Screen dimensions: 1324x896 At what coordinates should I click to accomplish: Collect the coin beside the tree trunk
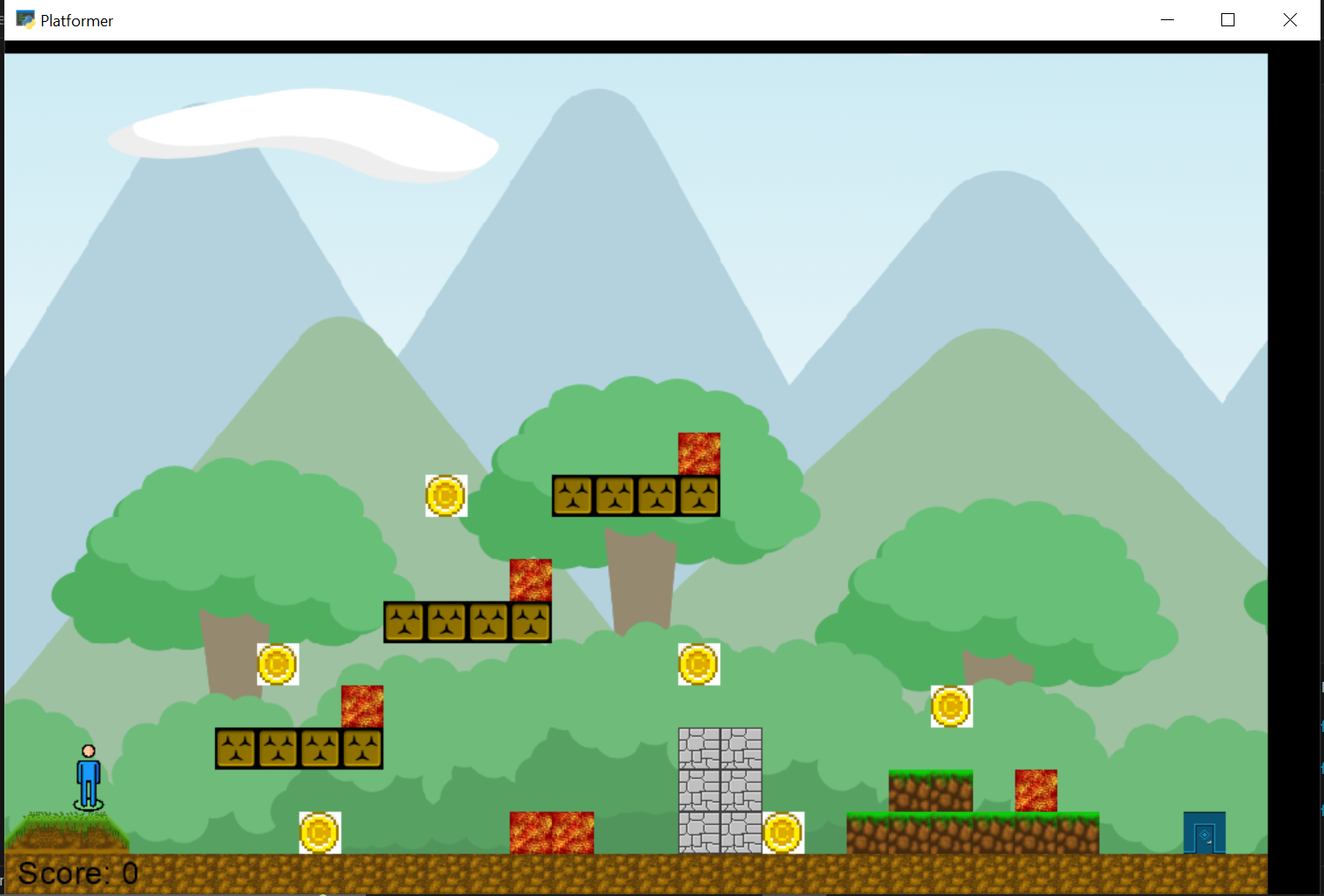pos(278,665)
